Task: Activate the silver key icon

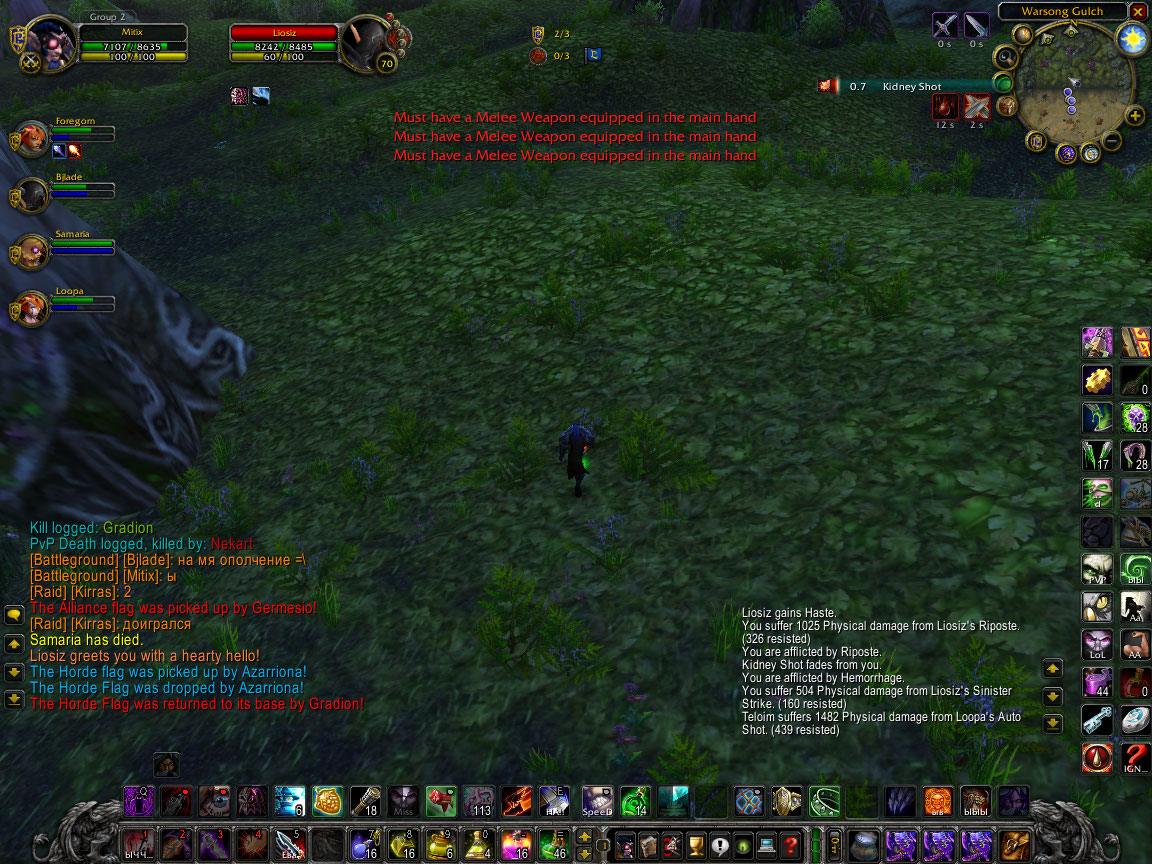Action: point(1097,720)
